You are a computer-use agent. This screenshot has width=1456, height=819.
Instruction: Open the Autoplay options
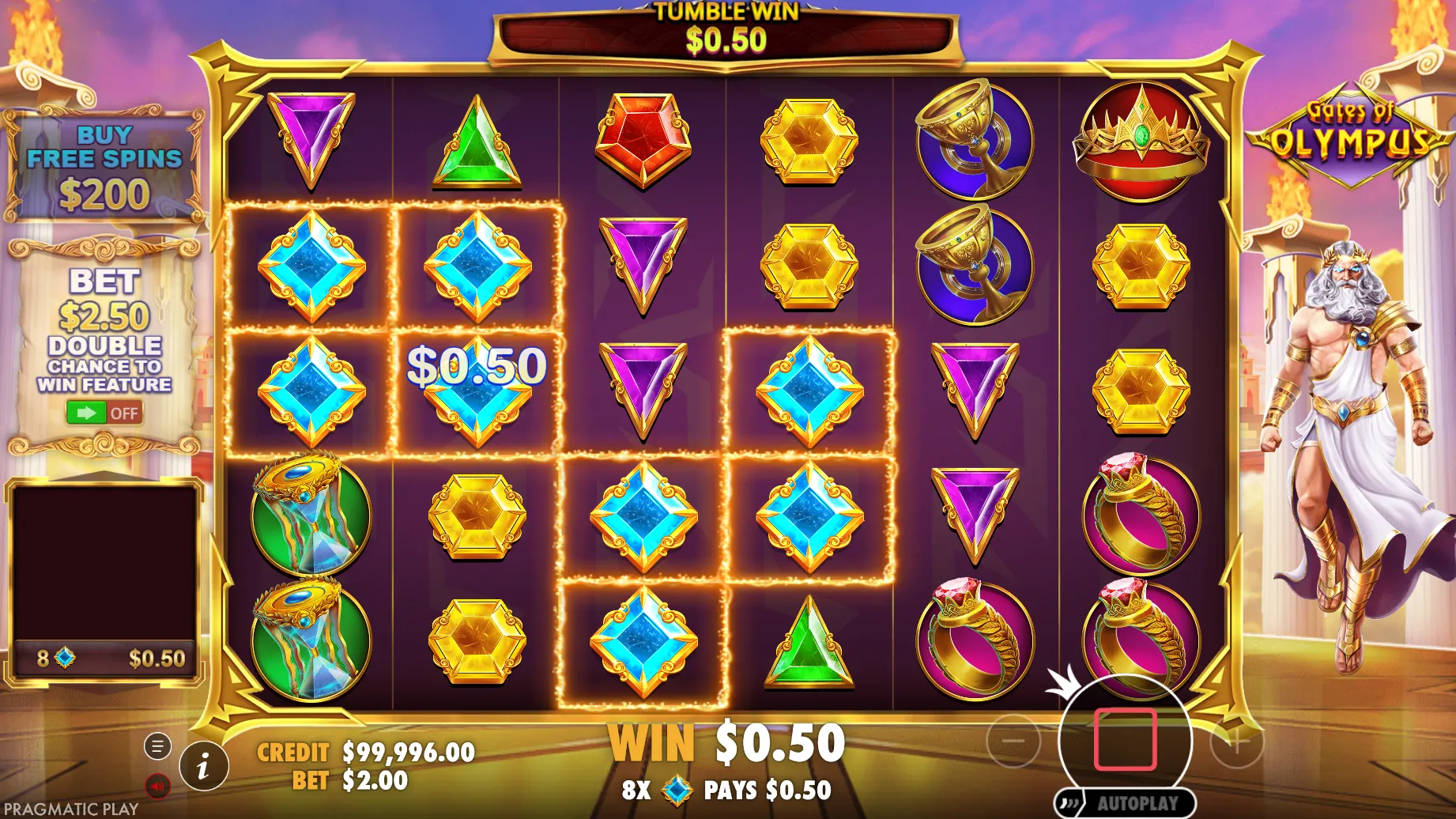coord(1126,803)
